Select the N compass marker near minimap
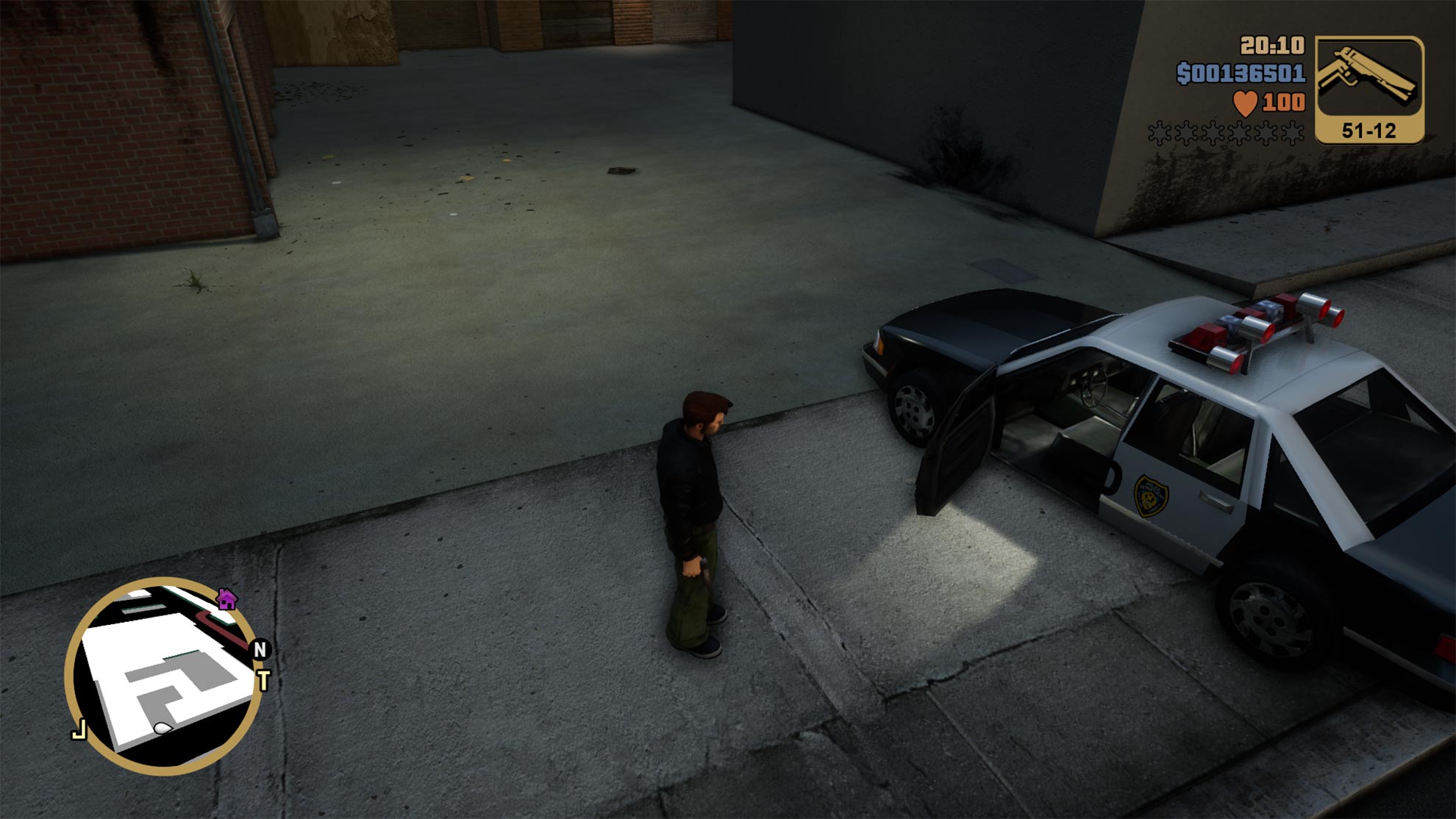 coord(258,650)
